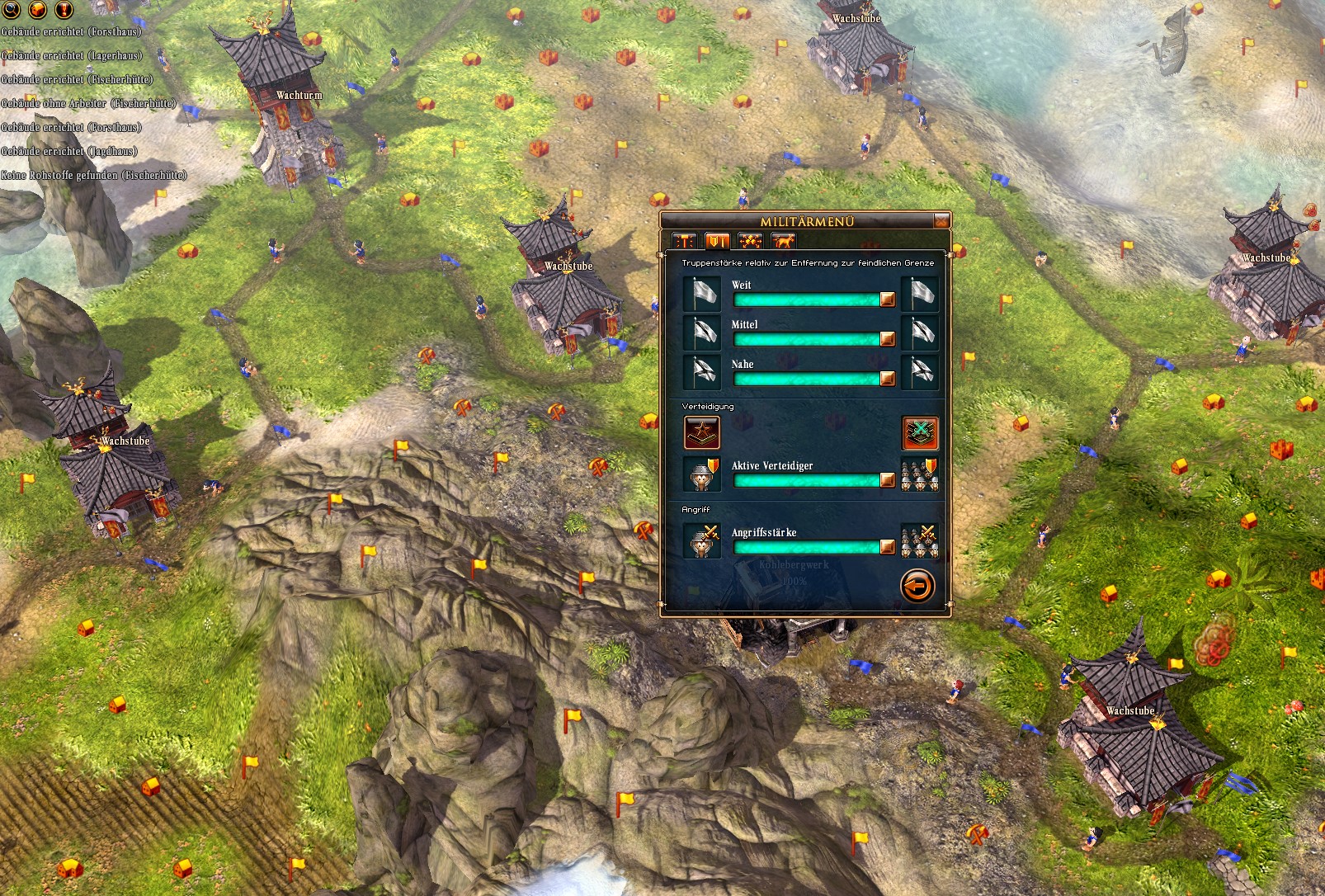Open the exclamation mark notifications icon

pos(64,9)
